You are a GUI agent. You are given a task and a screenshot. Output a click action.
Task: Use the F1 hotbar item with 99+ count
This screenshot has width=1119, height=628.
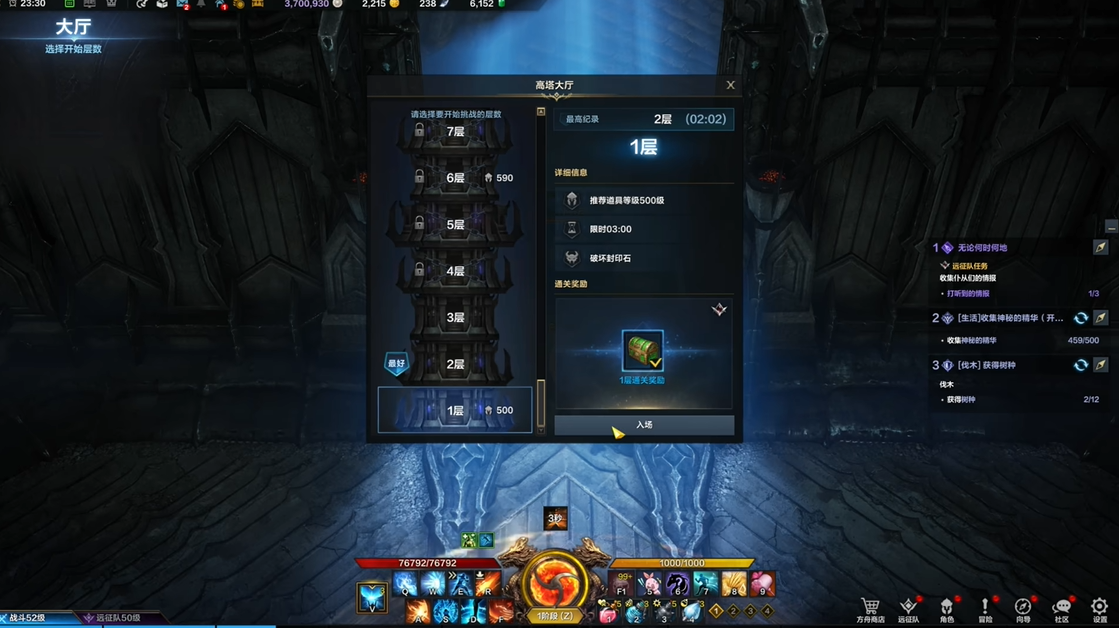pyautogui.click(x=622, y=584)
